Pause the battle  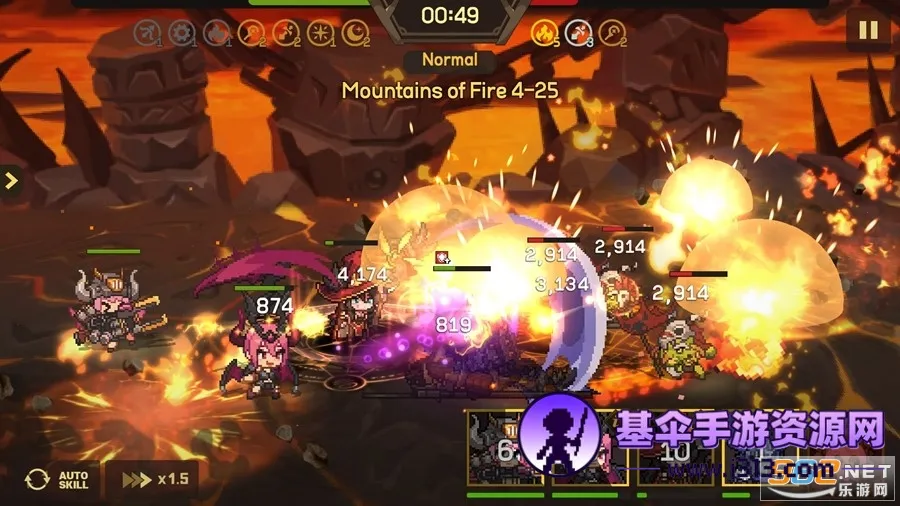tap(867, 29)
